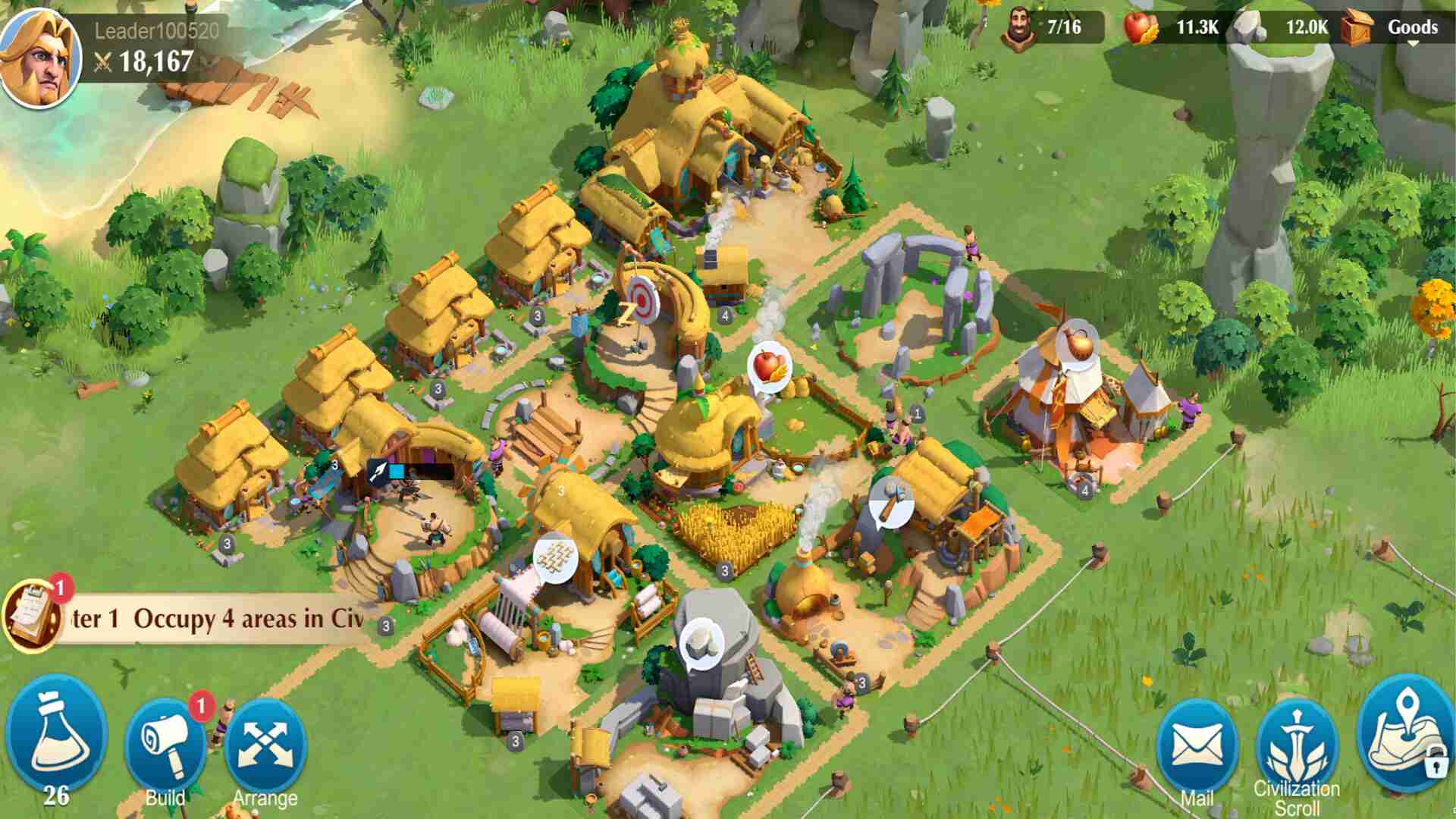Screen dimensions: 1456x819
Task: Collect the apple food bubble
Action: pos(770,367)
